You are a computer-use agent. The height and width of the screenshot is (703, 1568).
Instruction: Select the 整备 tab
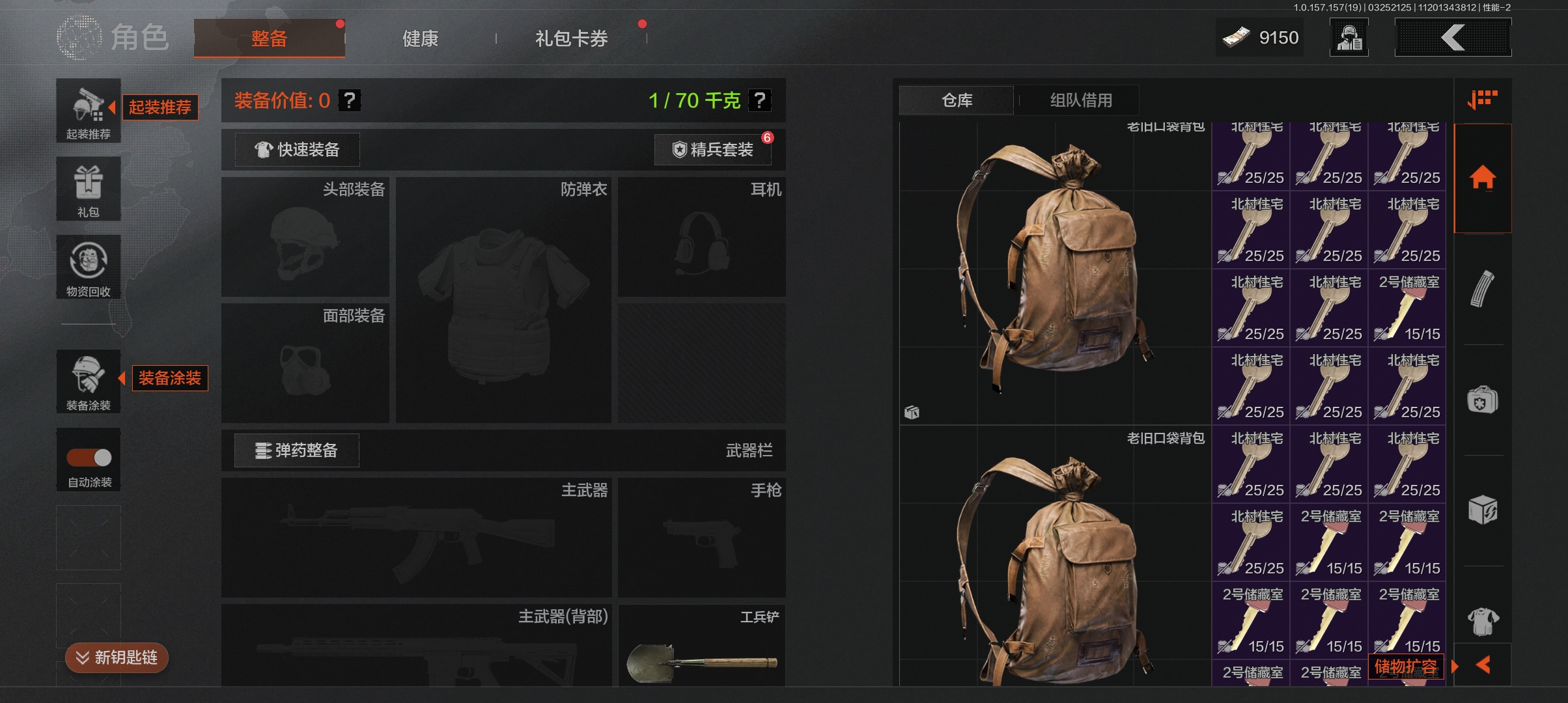coord(269,38)
